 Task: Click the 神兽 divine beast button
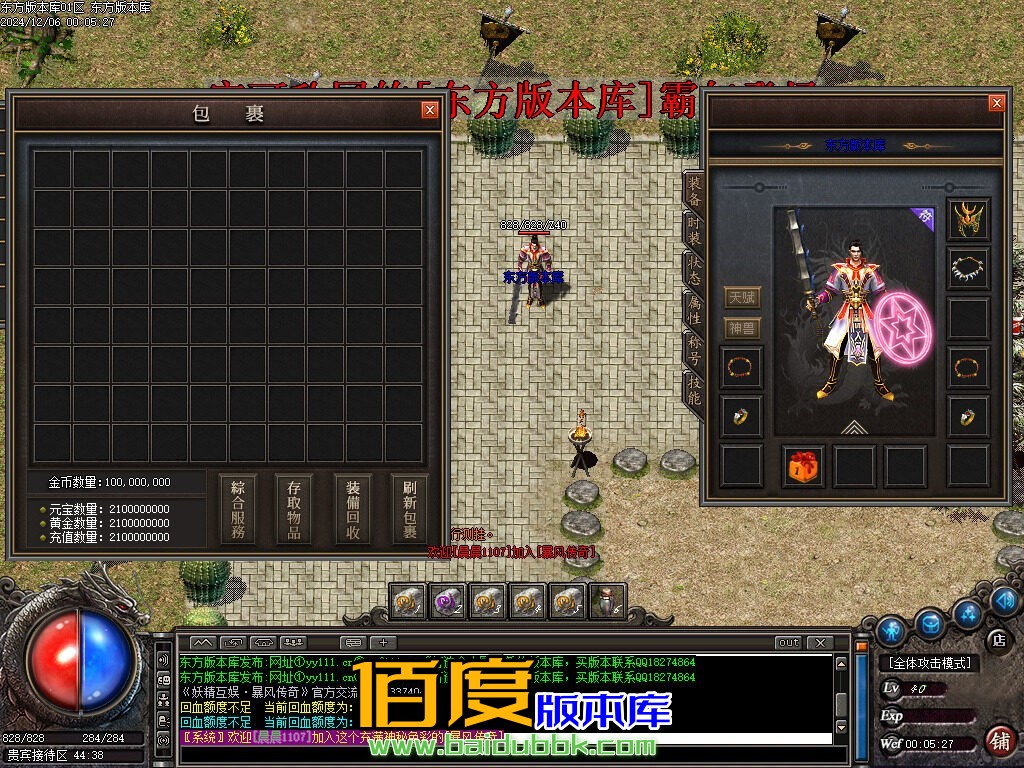pyautogui.click(x=743, y=328)
